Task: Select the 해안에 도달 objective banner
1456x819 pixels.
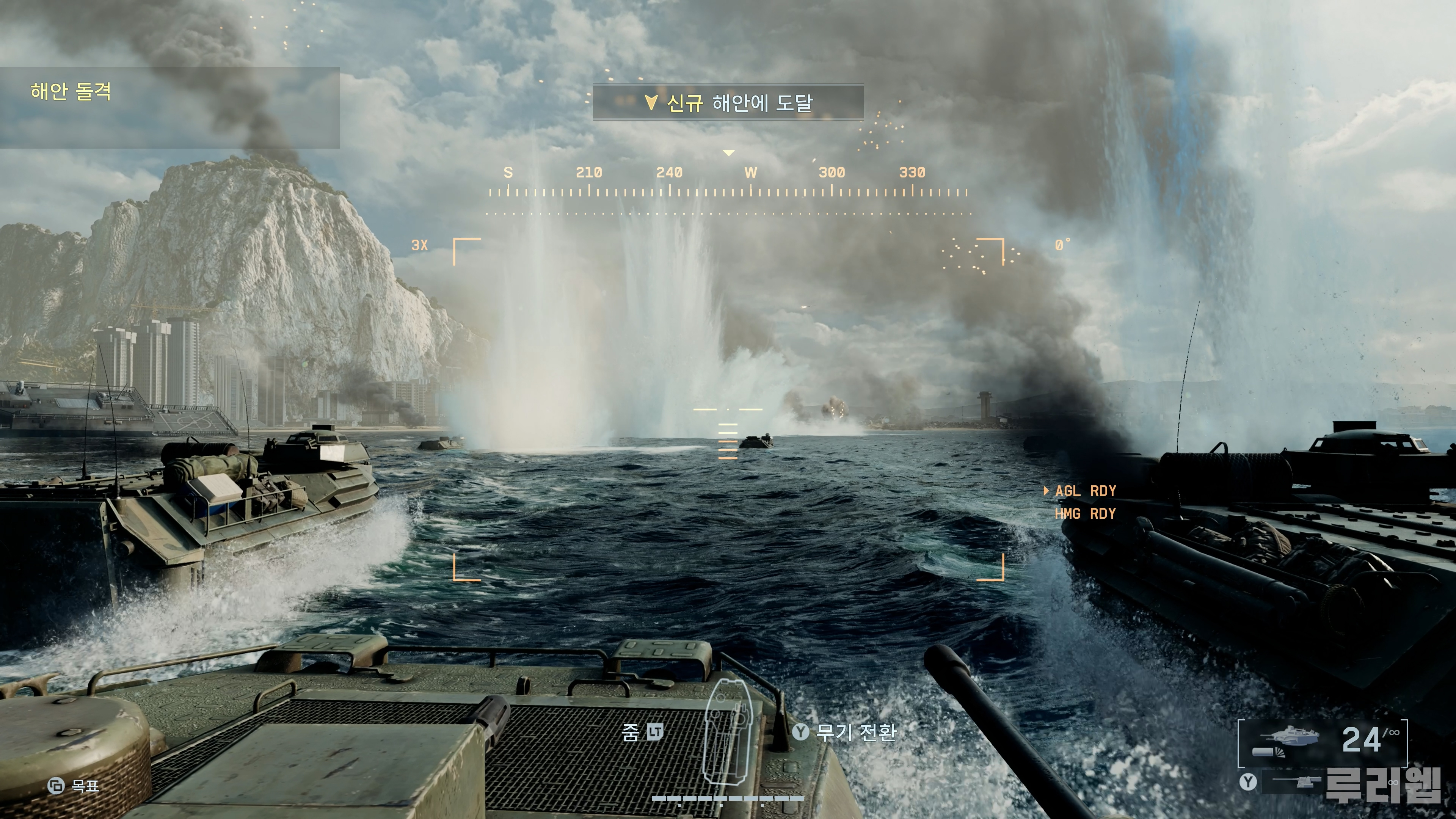Action: point(728,103)
